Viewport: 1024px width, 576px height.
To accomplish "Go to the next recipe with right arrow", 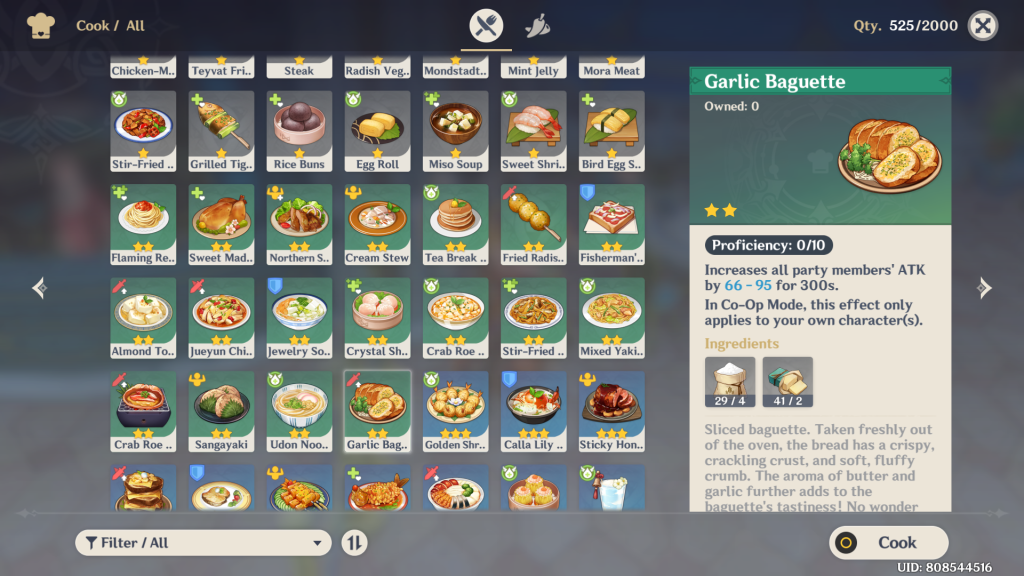I will click(x=984, y=288).
